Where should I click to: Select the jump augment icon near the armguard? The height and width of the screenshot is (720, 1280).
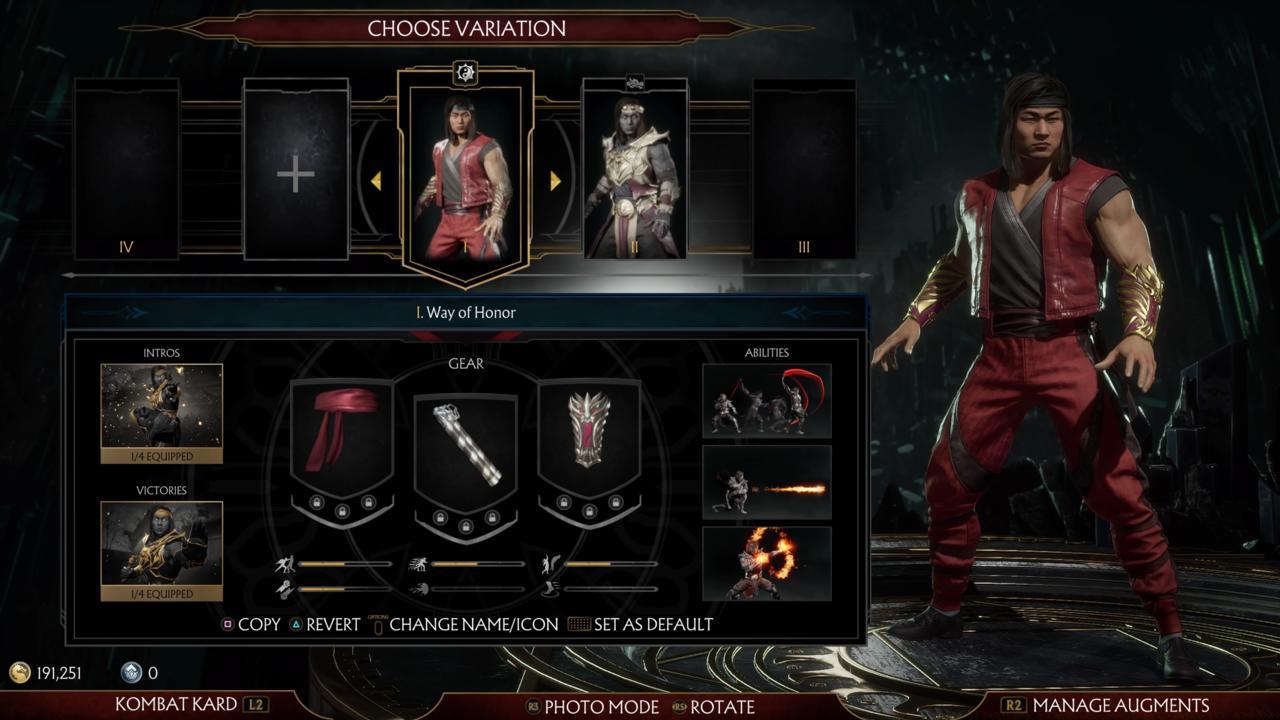(x=550, y=563)
